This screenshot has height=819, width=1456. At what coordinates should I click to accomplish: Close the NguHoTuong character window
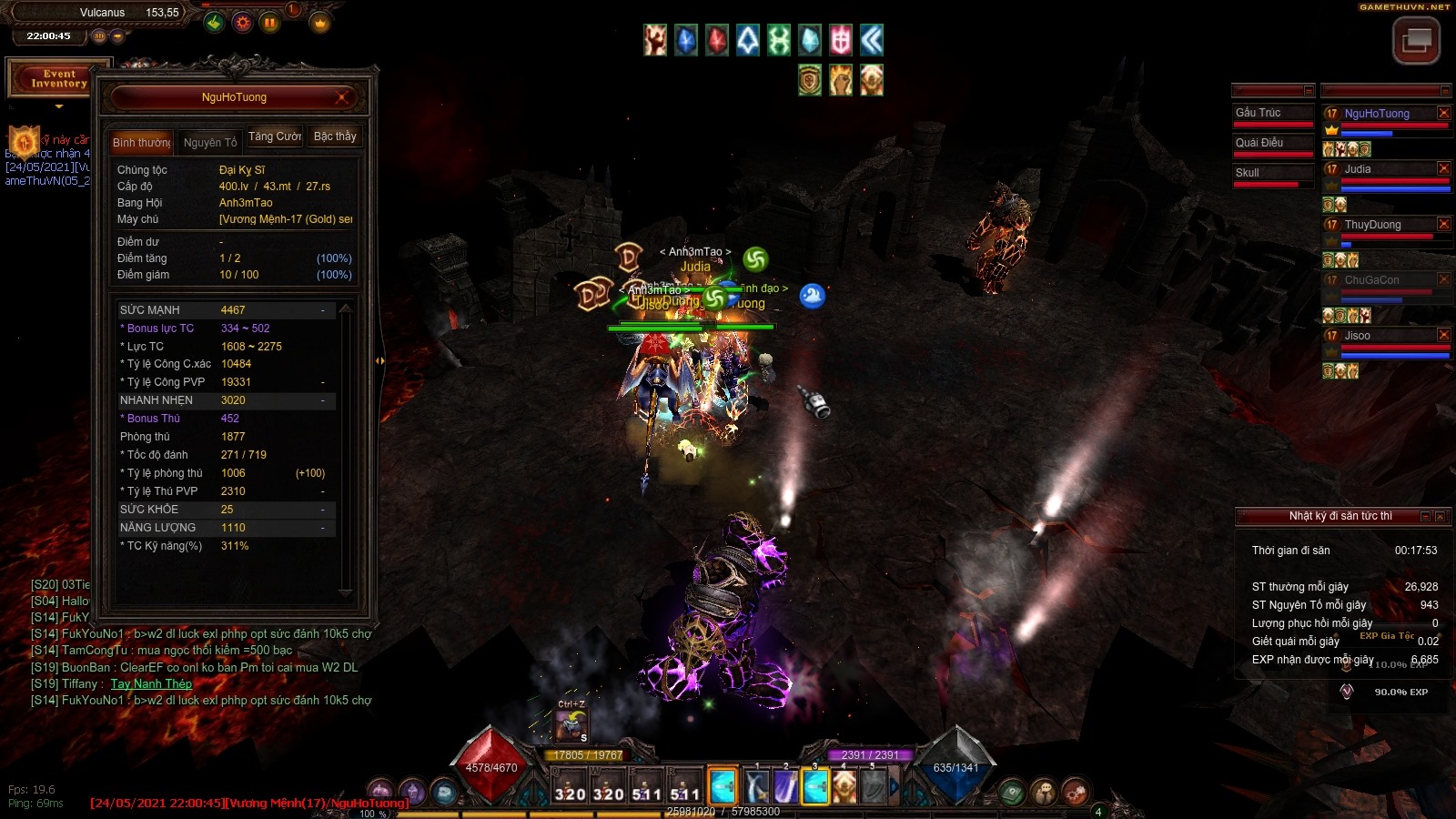tap(342, 97)
